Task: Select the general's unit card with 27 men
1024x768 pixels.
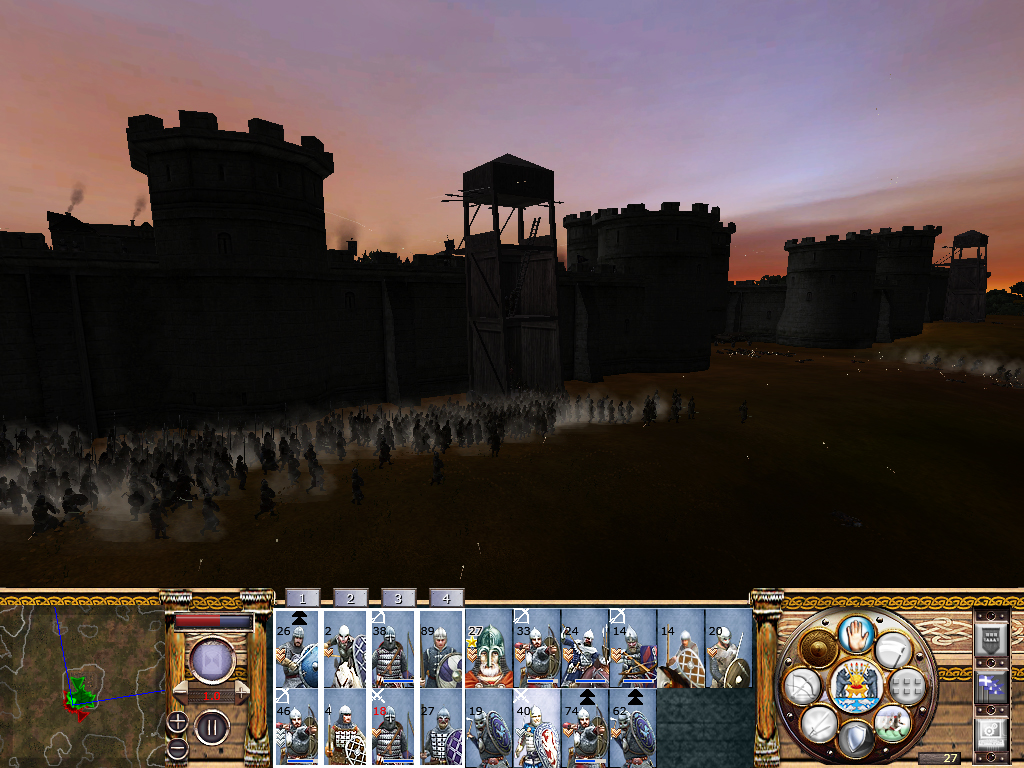Action: click(488, 649)
